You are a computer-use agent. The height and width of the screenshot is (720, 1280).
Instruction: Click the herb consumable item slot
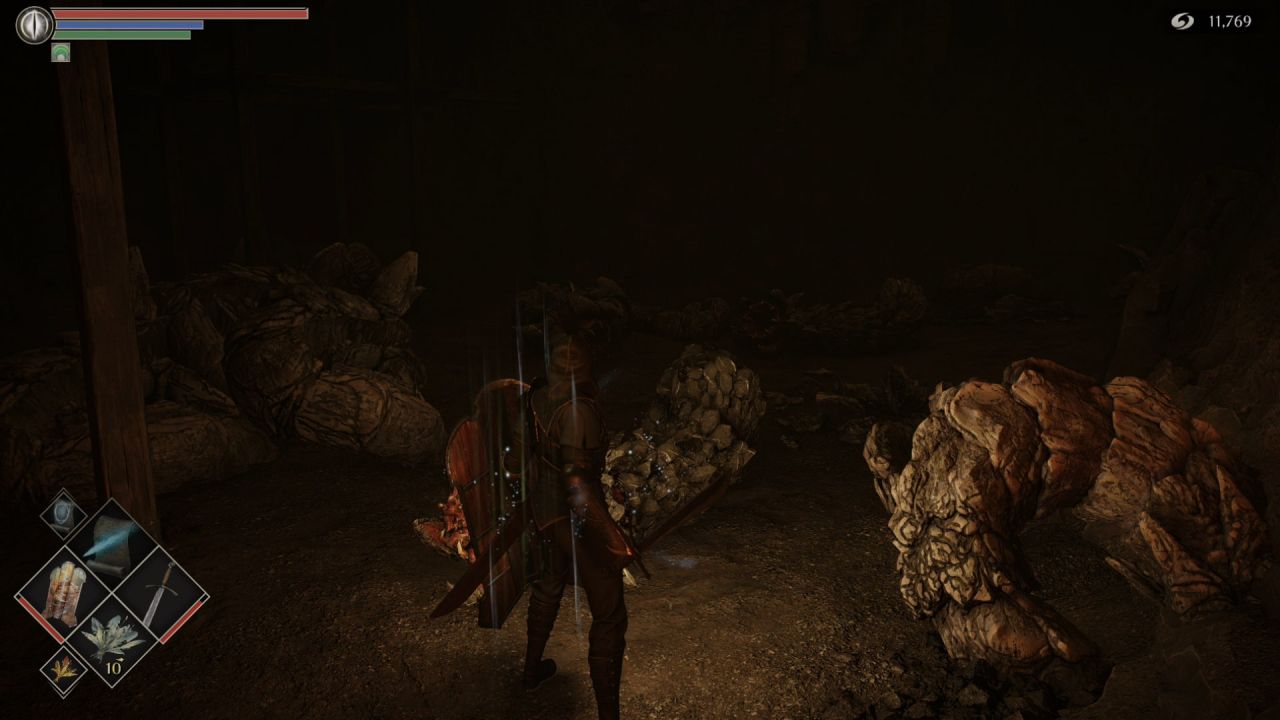(113, 635)
